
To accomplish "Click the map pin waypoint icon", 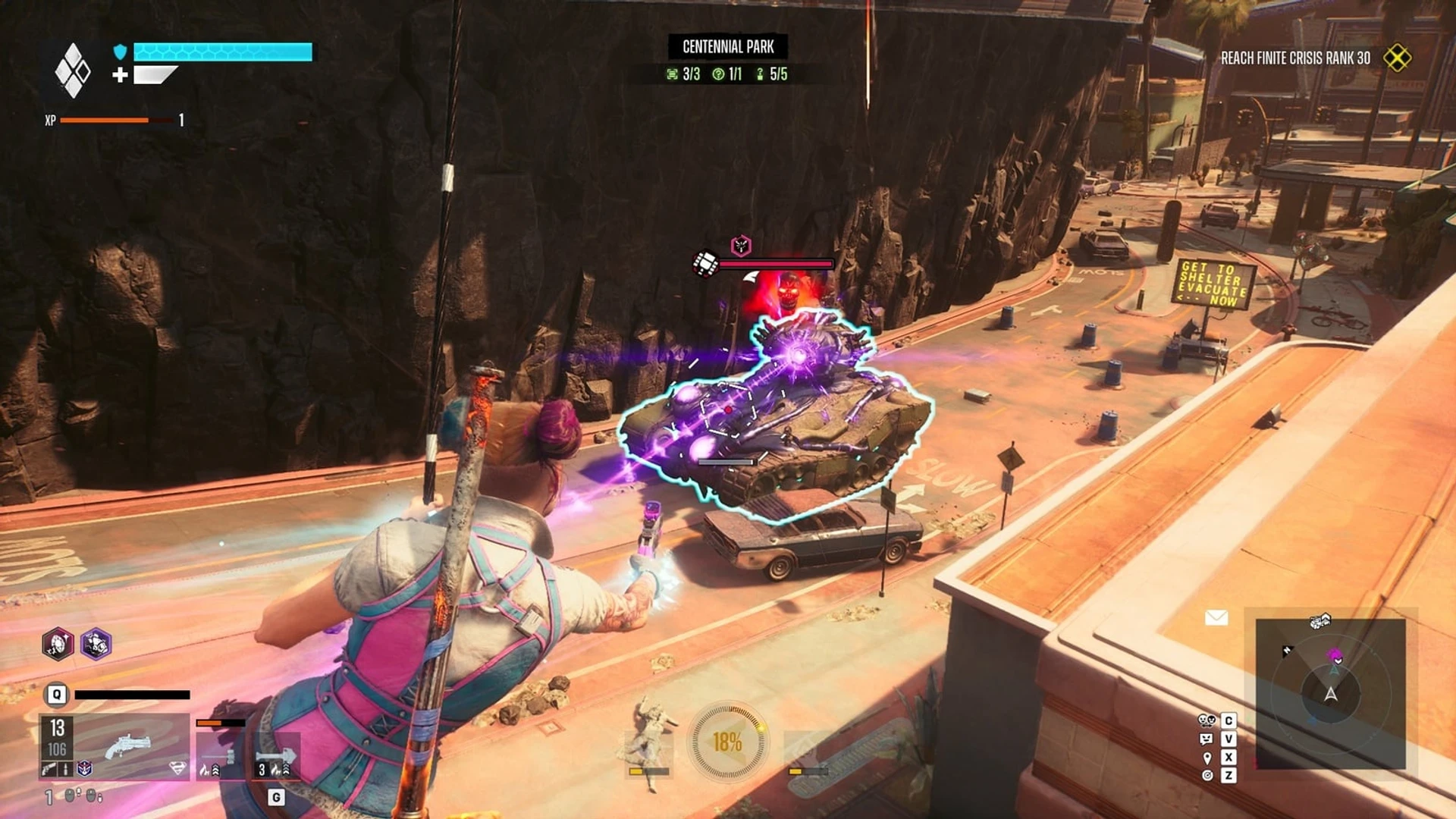I will (1207, 758).
